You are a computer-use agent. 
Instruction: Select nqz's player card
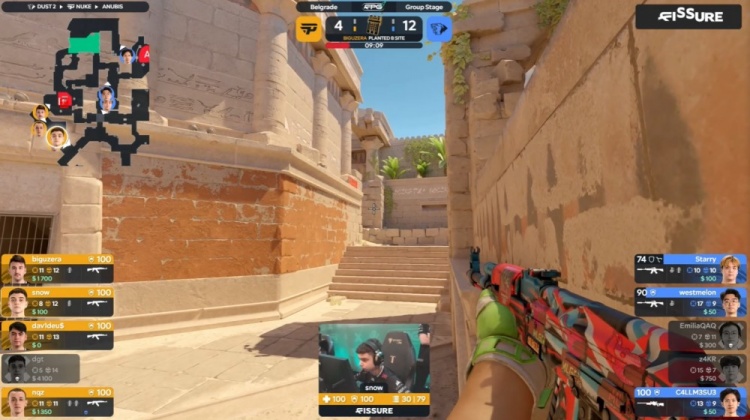coord(57,401)
